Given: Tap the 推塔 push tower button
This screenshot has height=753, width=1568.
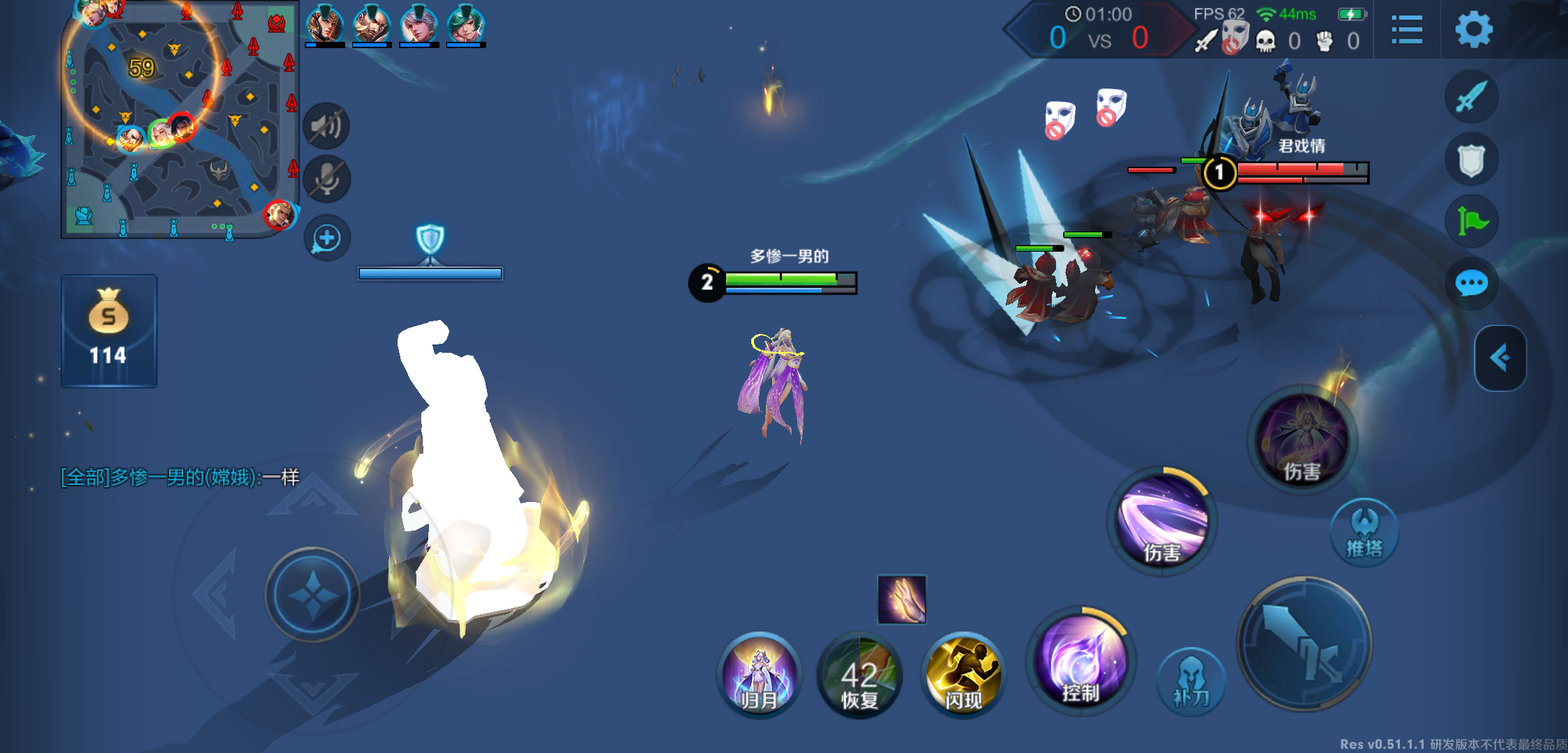Looking at the screenshot, I should [x=1364, y=533].
